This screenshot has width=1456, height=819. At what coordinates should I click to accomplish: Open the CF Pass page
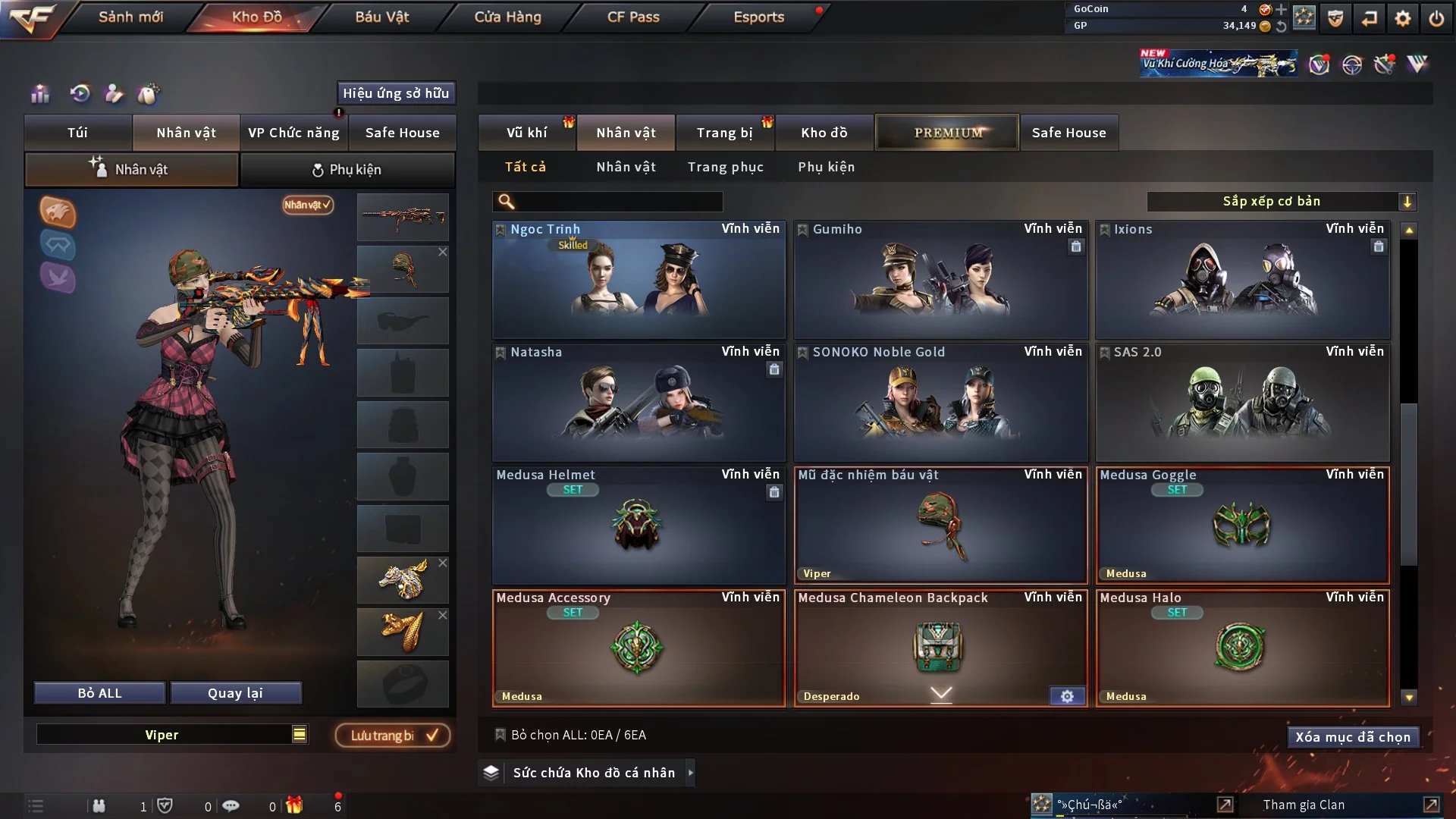click(x=633, y=17)
